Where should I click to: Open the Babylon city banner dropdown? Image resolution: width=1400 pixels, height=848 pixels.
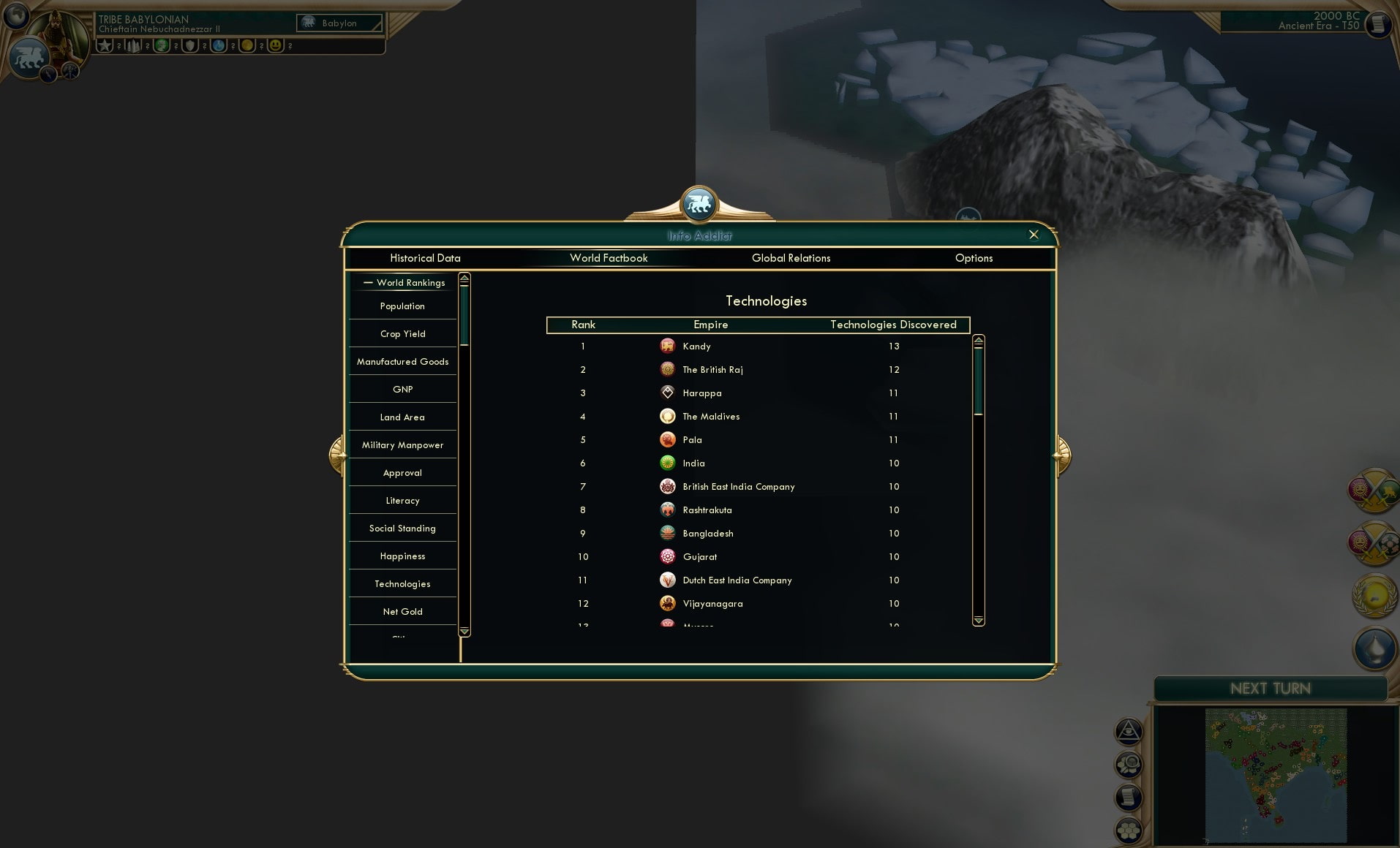tap(339, 23)
